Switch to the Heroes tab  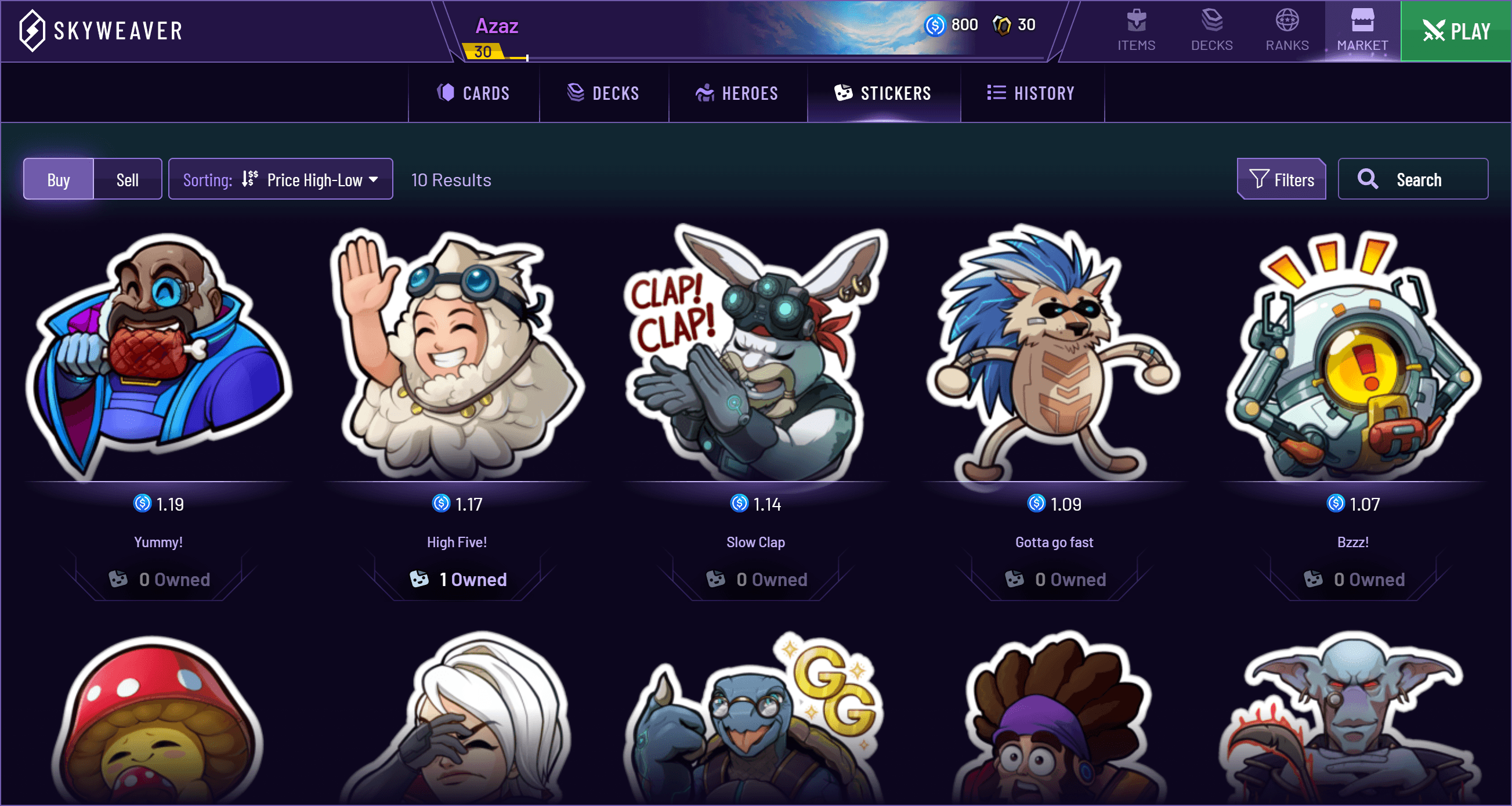click(x=738, y=93)
